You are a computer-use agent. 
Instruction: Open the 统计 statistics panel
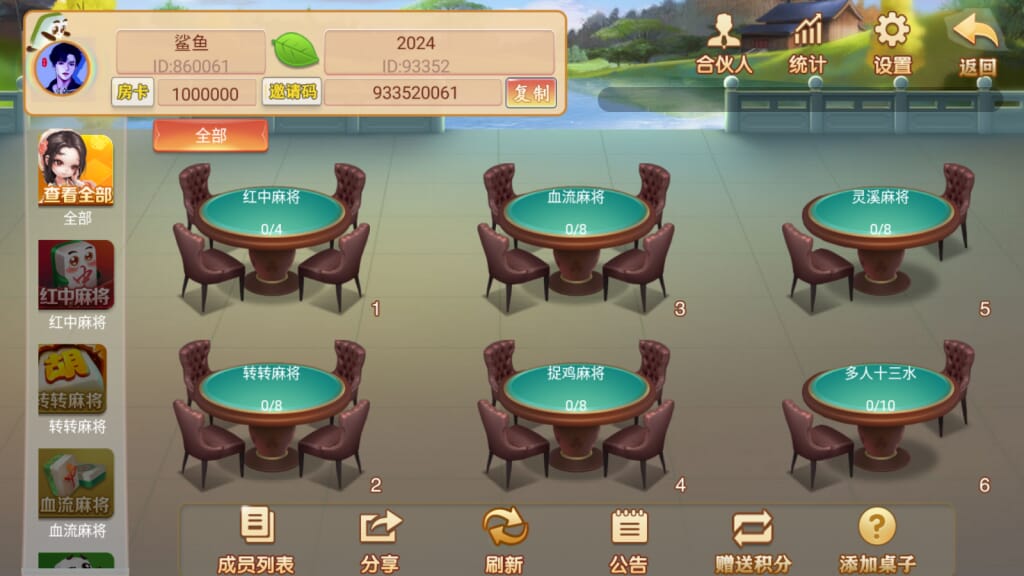pyautogui.click(x=807, y=45)
